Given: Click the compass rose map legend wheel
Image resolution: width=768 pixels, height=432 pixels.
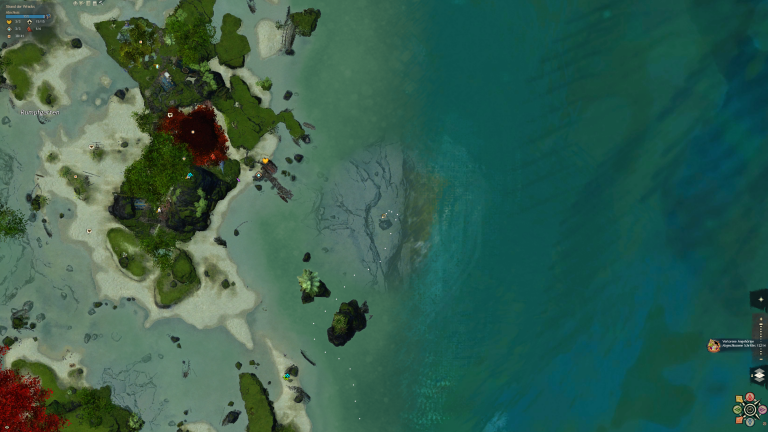Looking at the screenshot, I should point(750,409).
